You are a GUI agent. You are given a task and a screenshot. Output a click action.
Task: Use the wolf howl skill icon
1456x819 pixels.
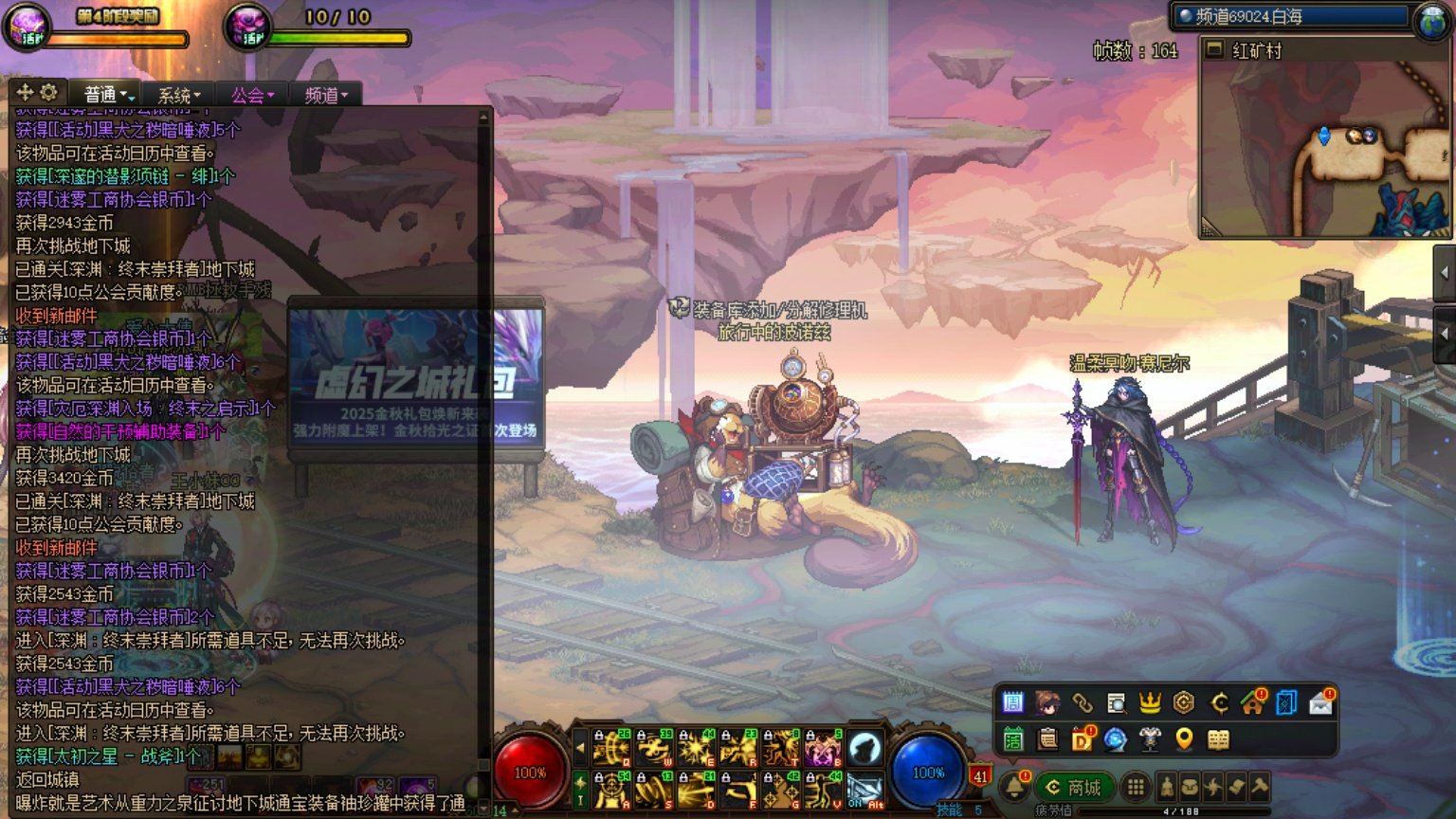coord(864,749)
